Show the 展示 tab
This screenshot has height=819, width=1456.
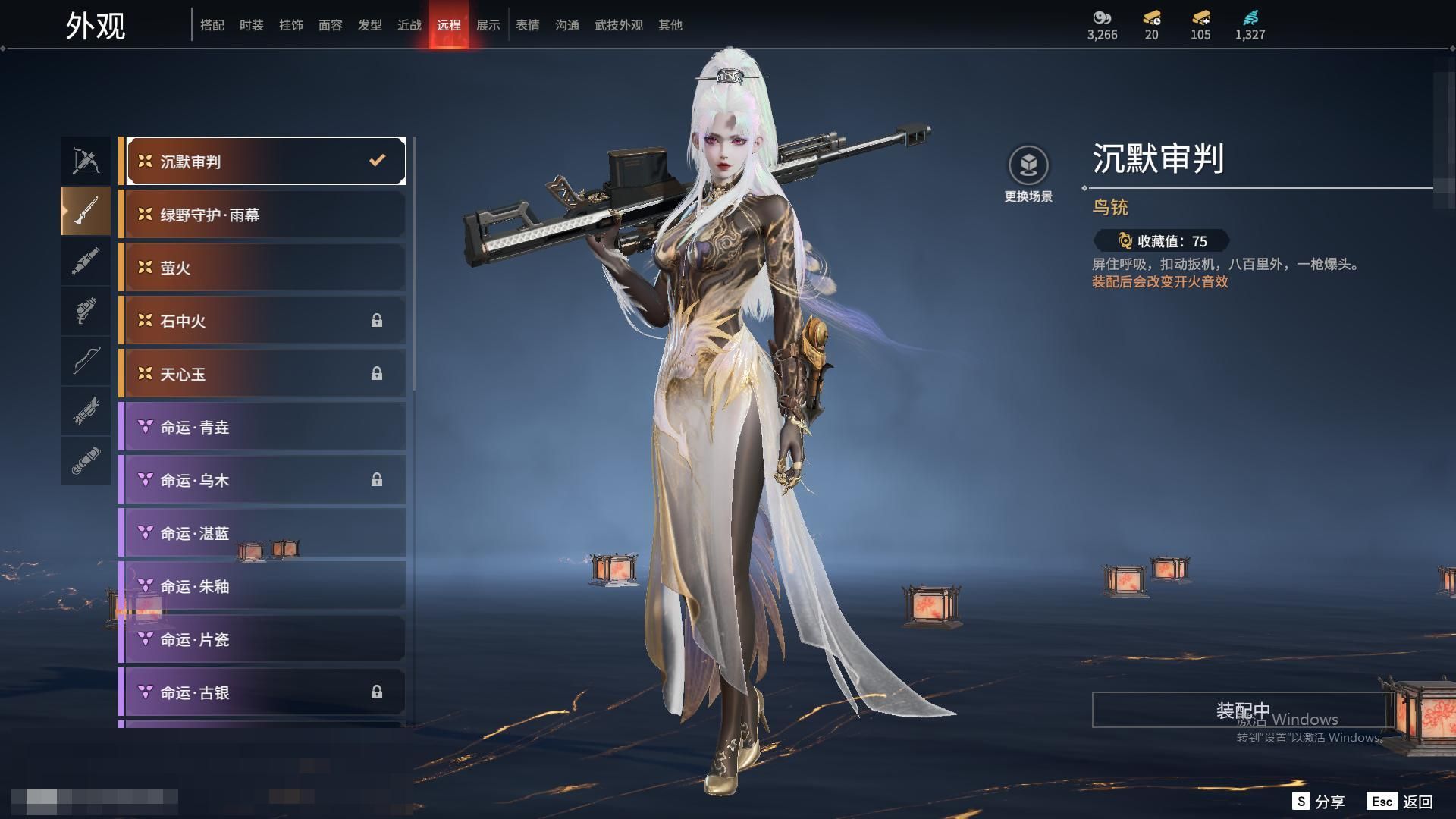point(488,25)
